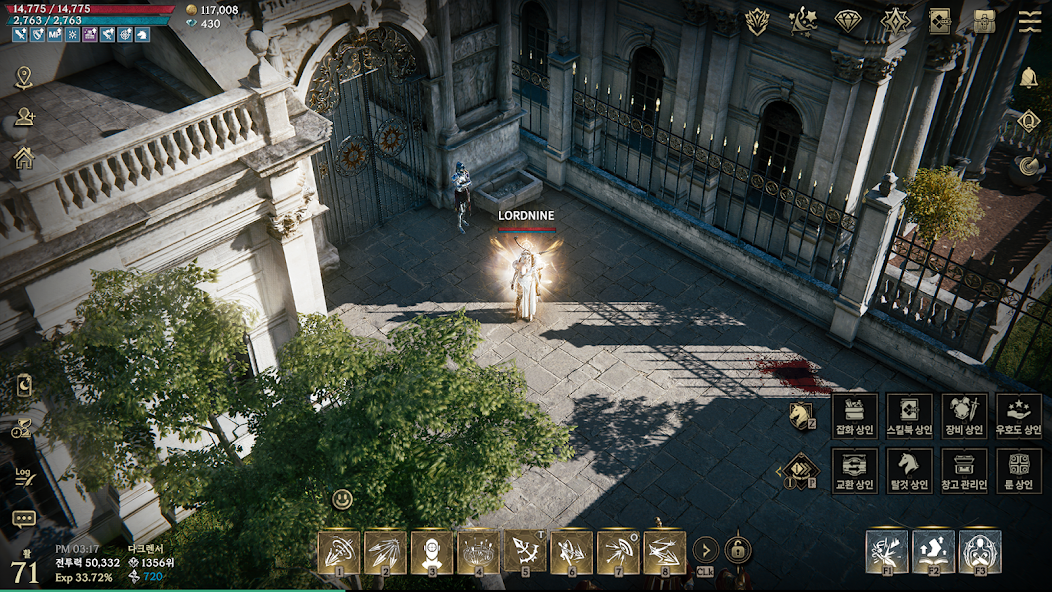Open the diamond shop icon
The image size is (1052, 592).
coord(848,21)
